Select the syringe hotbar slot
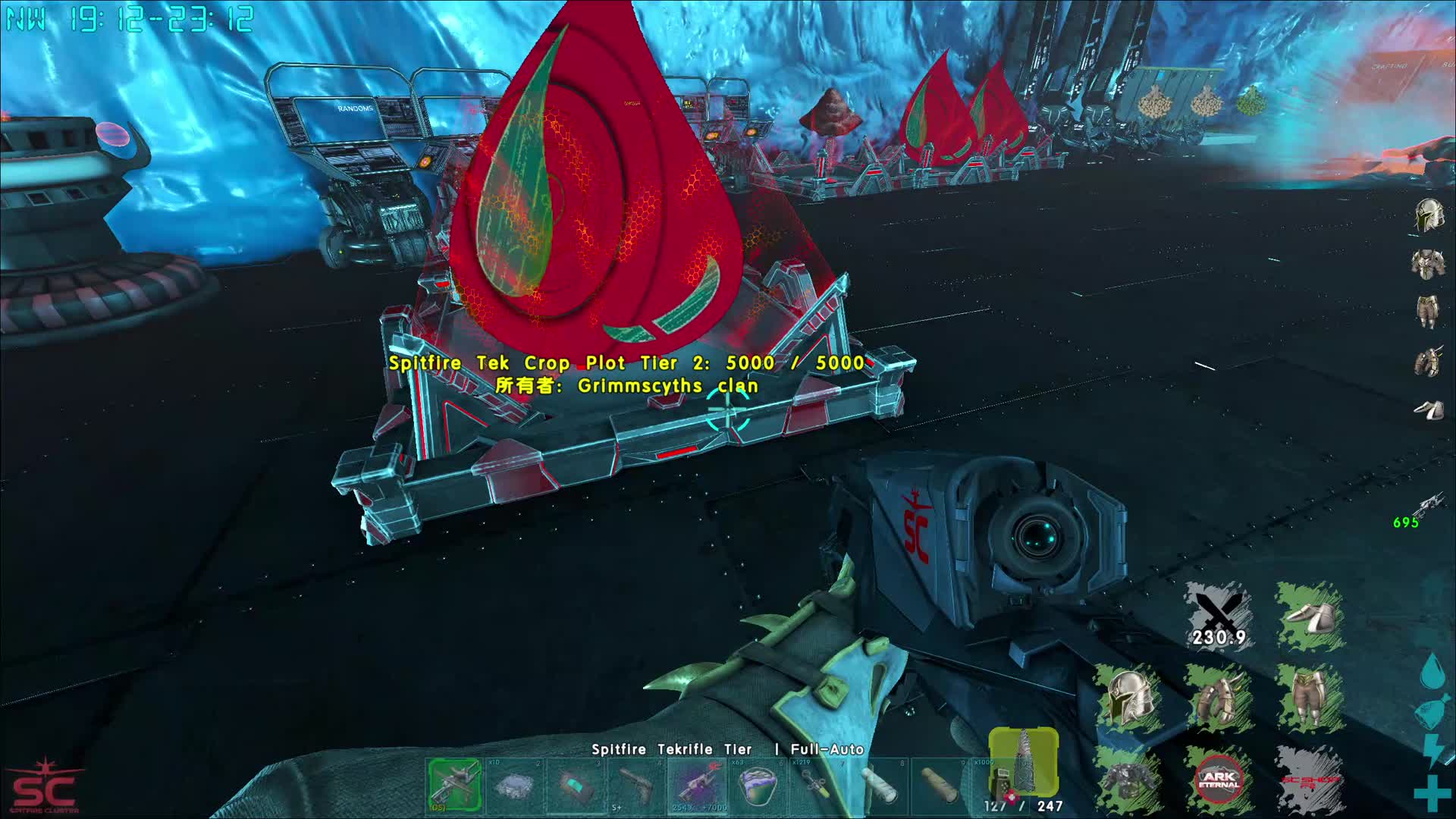1456x819 pixels. [818, 785]
